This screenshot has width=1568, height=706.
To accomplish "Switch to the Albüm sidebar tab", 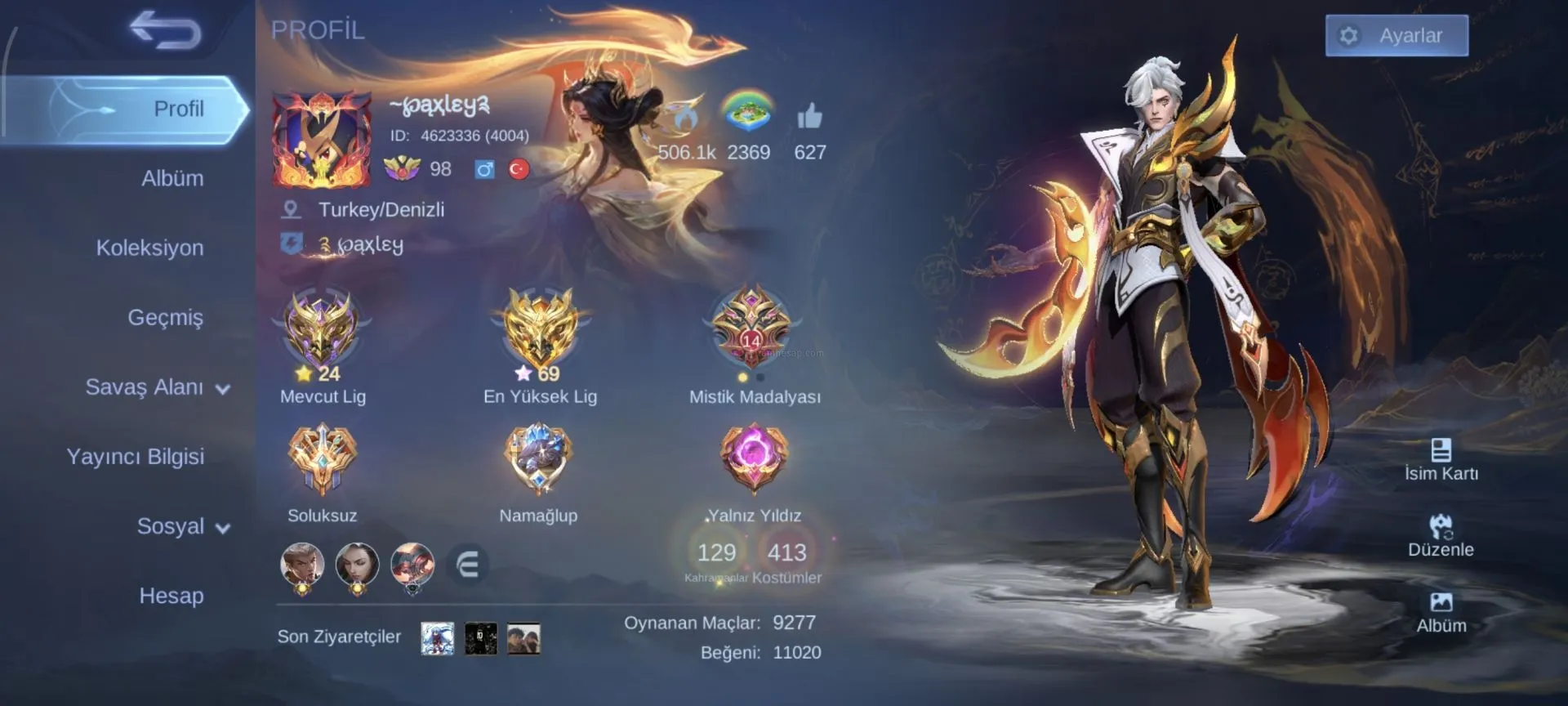I will tap(171, 178).
